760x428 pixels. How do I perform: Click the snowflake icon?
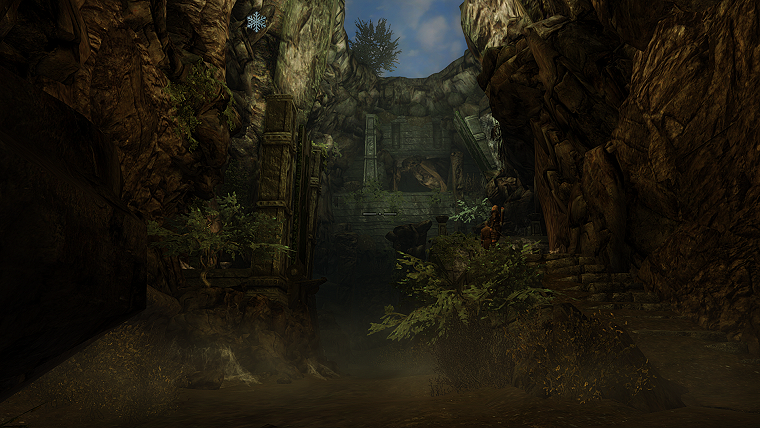257,21
